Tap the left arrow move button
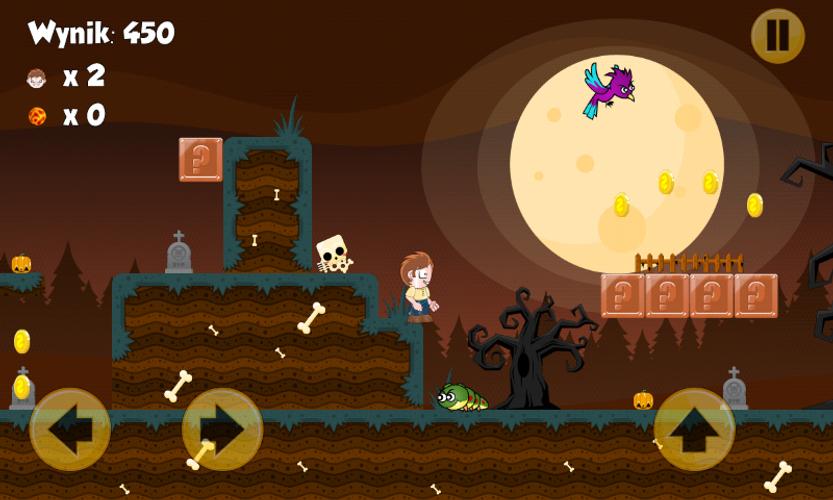Viewport: 833px width, 500px height. click(x=70, y=429)
